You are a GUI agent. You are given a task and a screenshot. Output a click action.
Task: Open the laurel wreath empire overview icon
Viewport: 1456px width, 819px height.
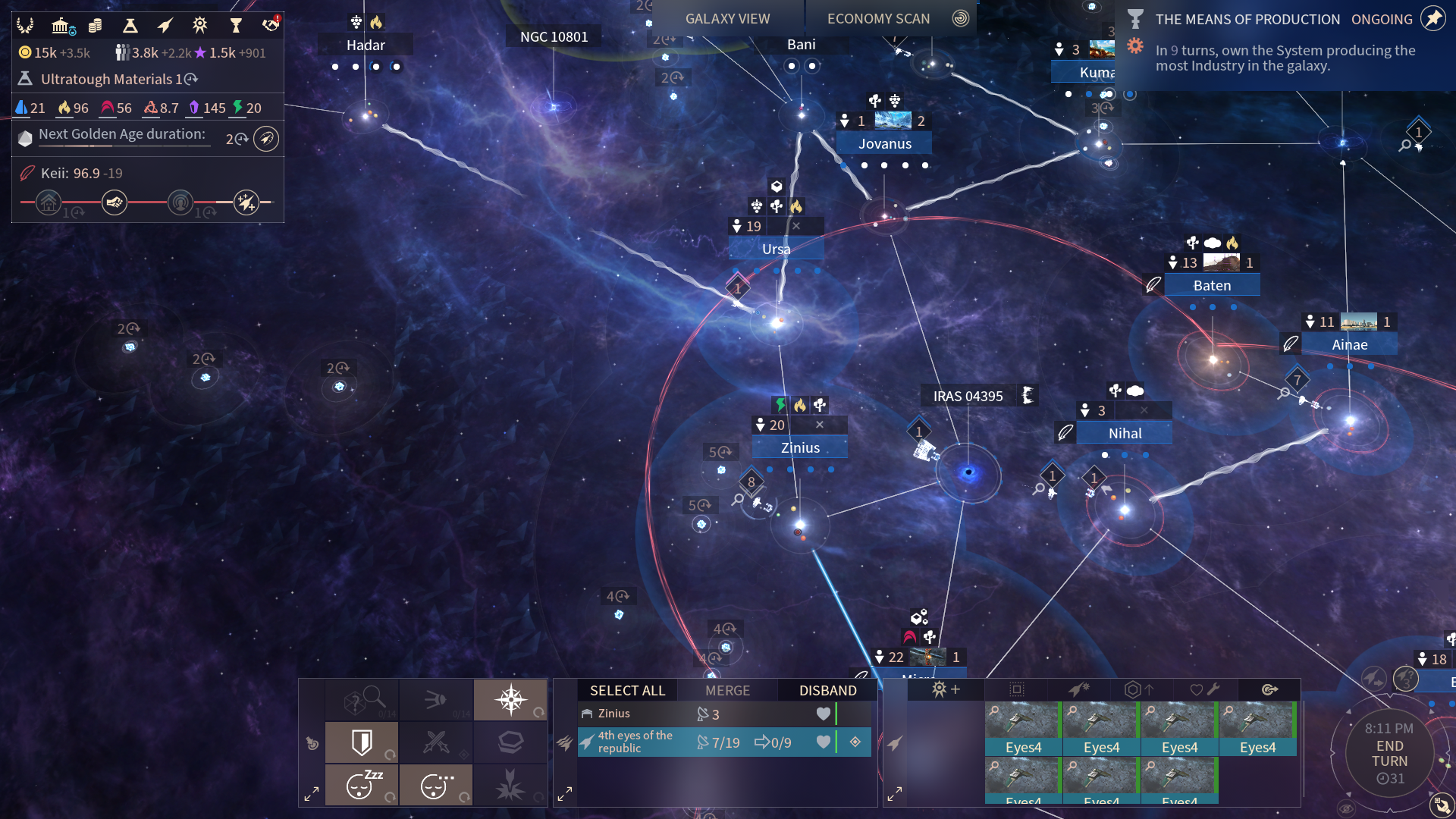(x=25, y=26)
